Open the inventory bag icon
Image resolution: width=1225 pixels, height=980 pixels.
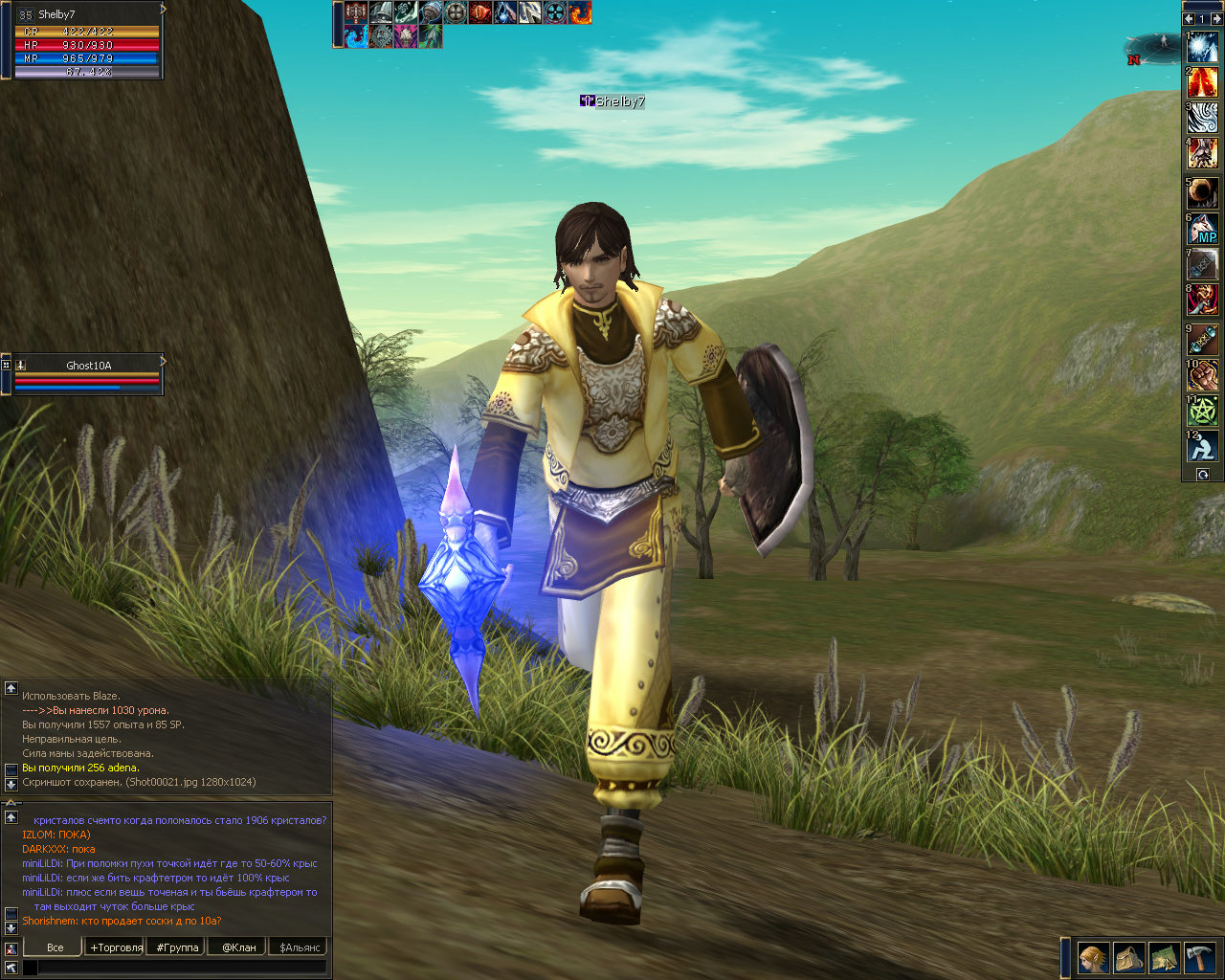(1129, 957)
